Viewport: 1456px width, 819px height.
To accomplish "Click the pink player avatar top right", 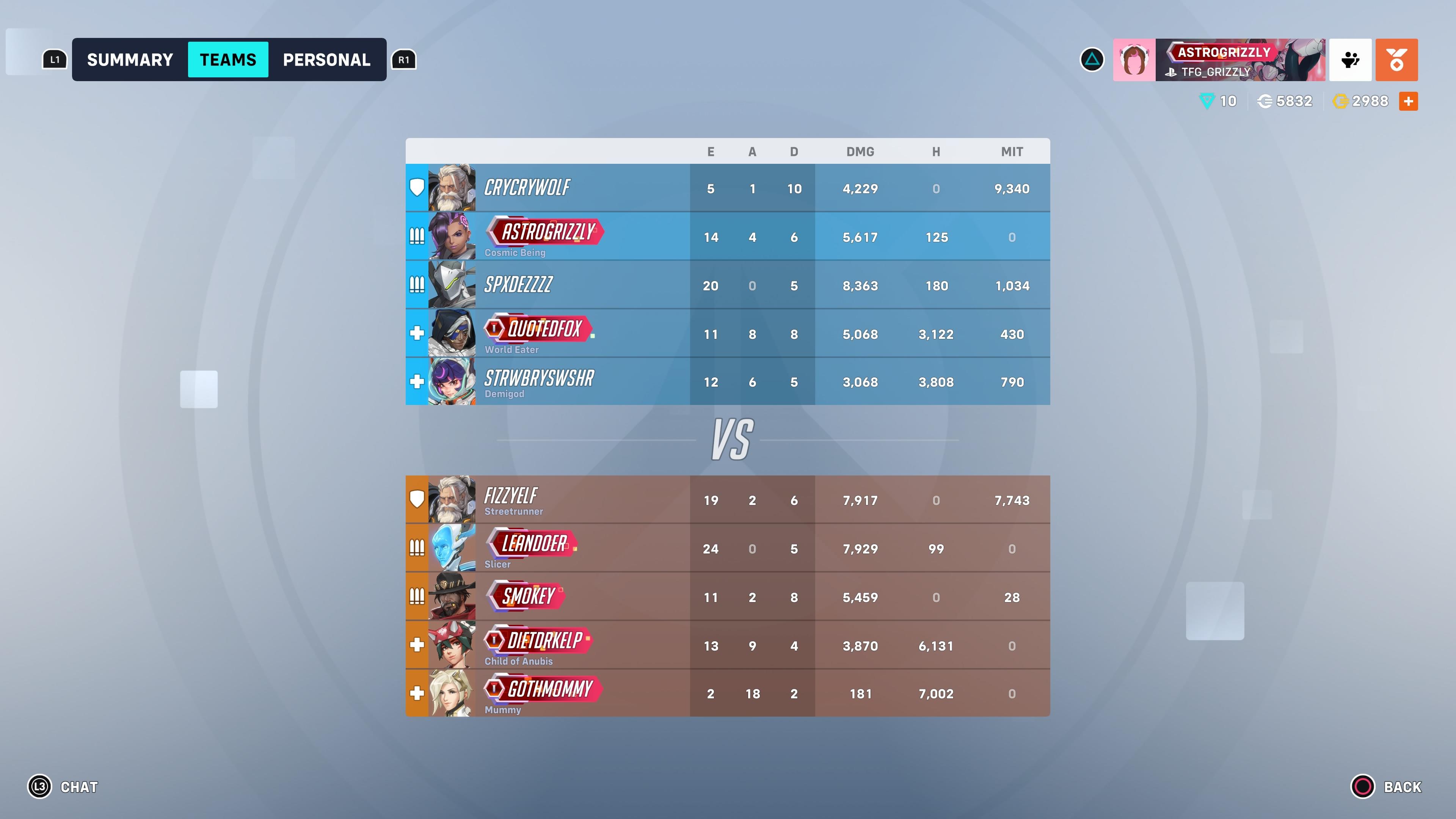I will click(1134, 60).
